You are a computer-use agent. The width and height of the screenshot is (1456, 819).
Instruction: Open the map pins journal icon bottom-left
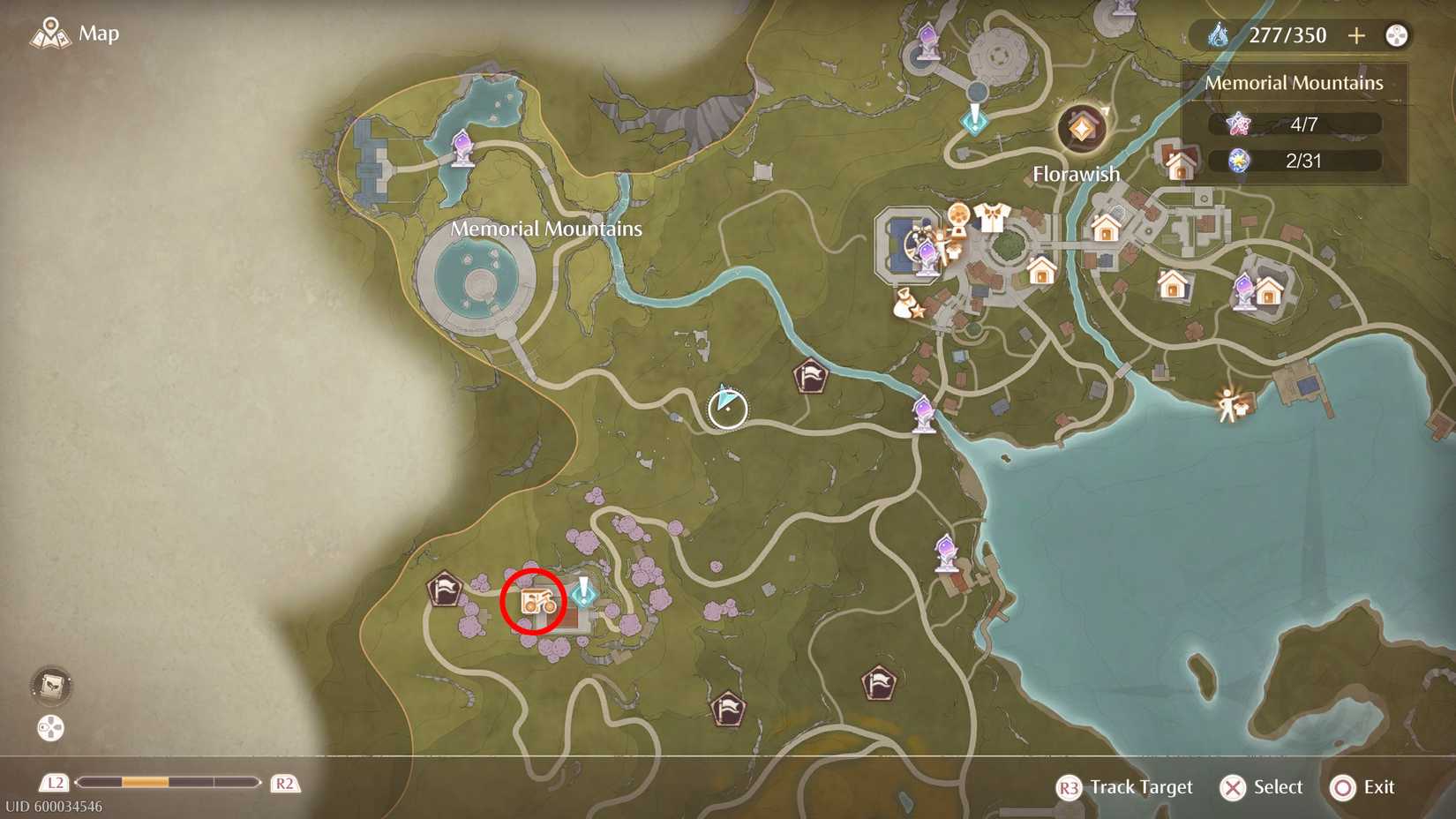coord(50,688)
